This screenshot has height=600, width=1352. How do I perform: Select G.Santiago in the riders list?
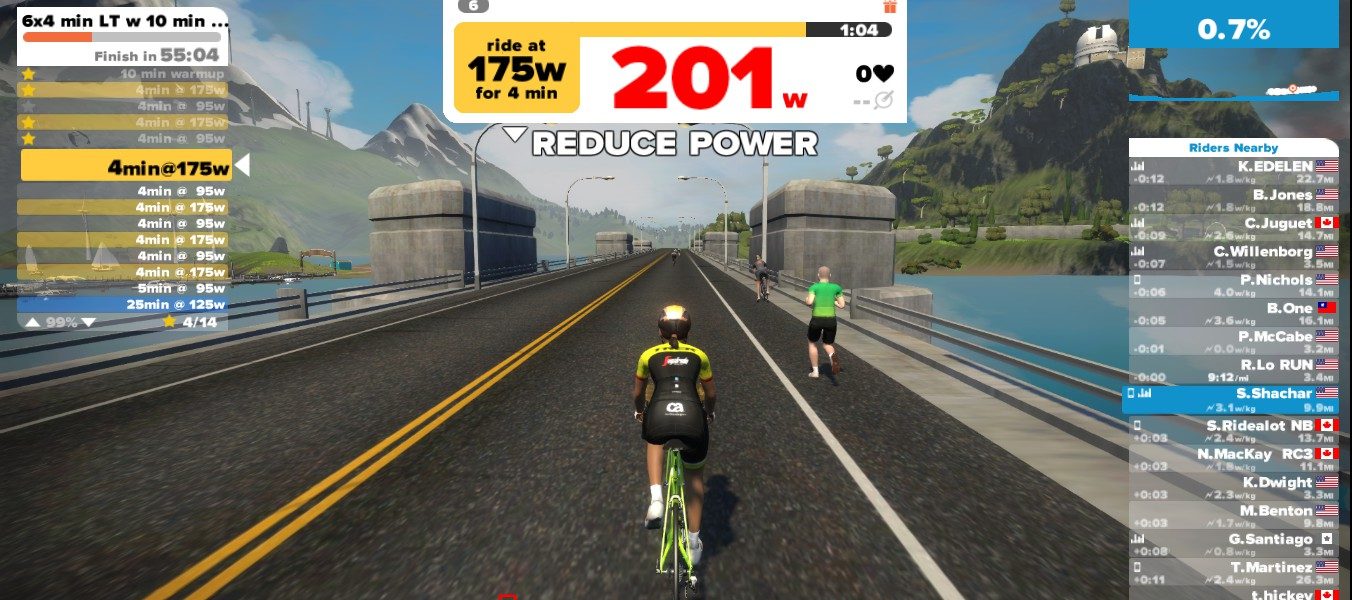(x=1233, y=545)
